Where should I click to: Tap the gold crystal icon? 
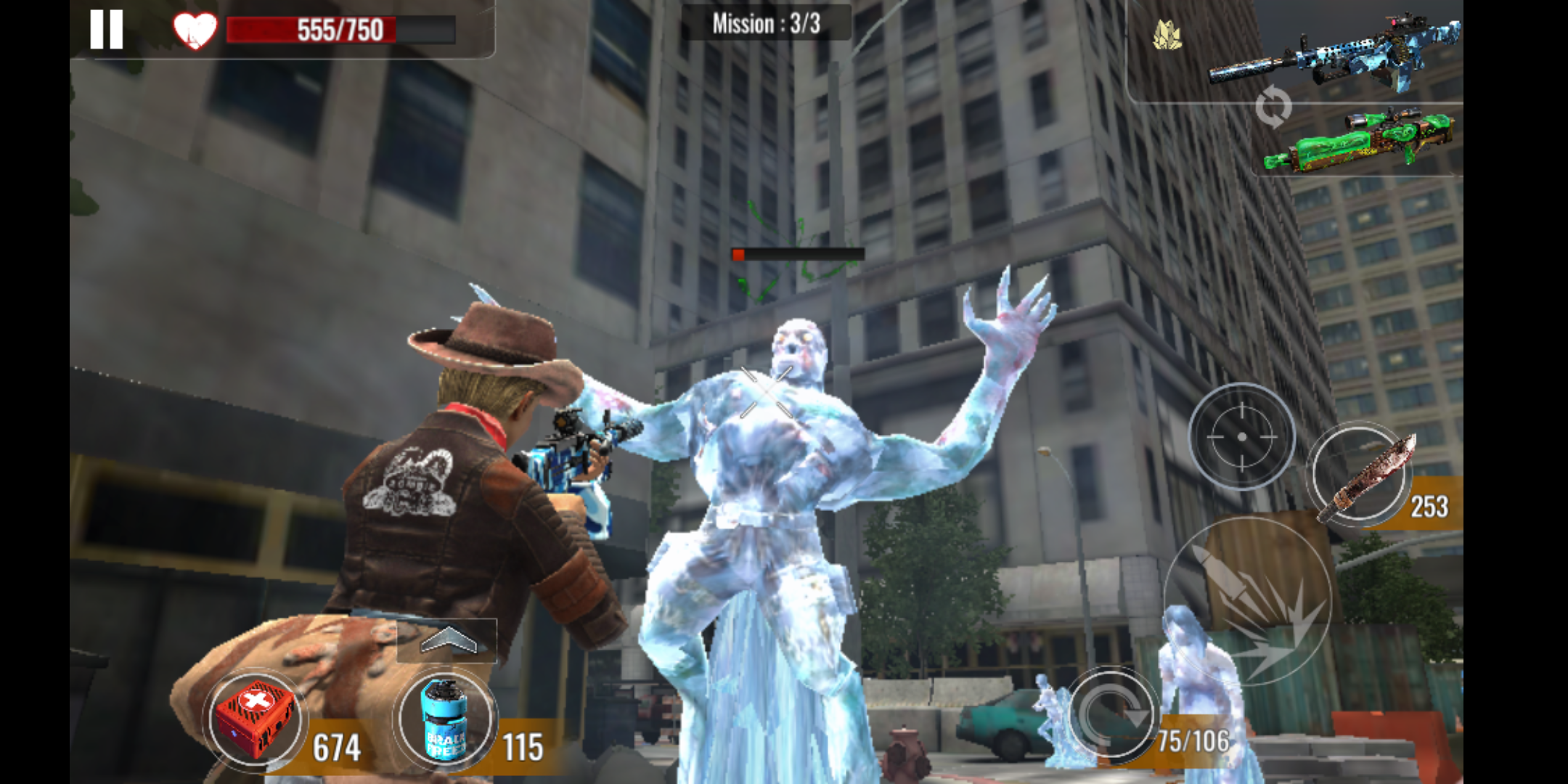(x=1167, y=35)
